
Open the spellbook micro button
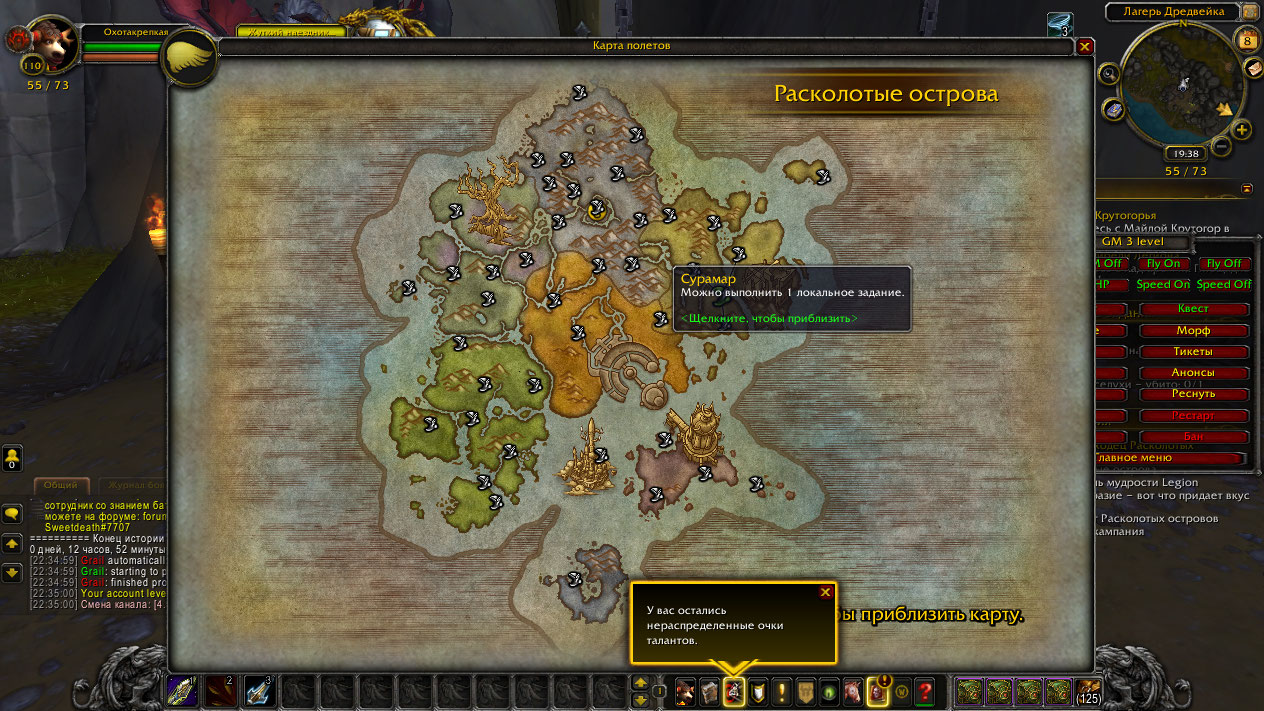[709, 691]
